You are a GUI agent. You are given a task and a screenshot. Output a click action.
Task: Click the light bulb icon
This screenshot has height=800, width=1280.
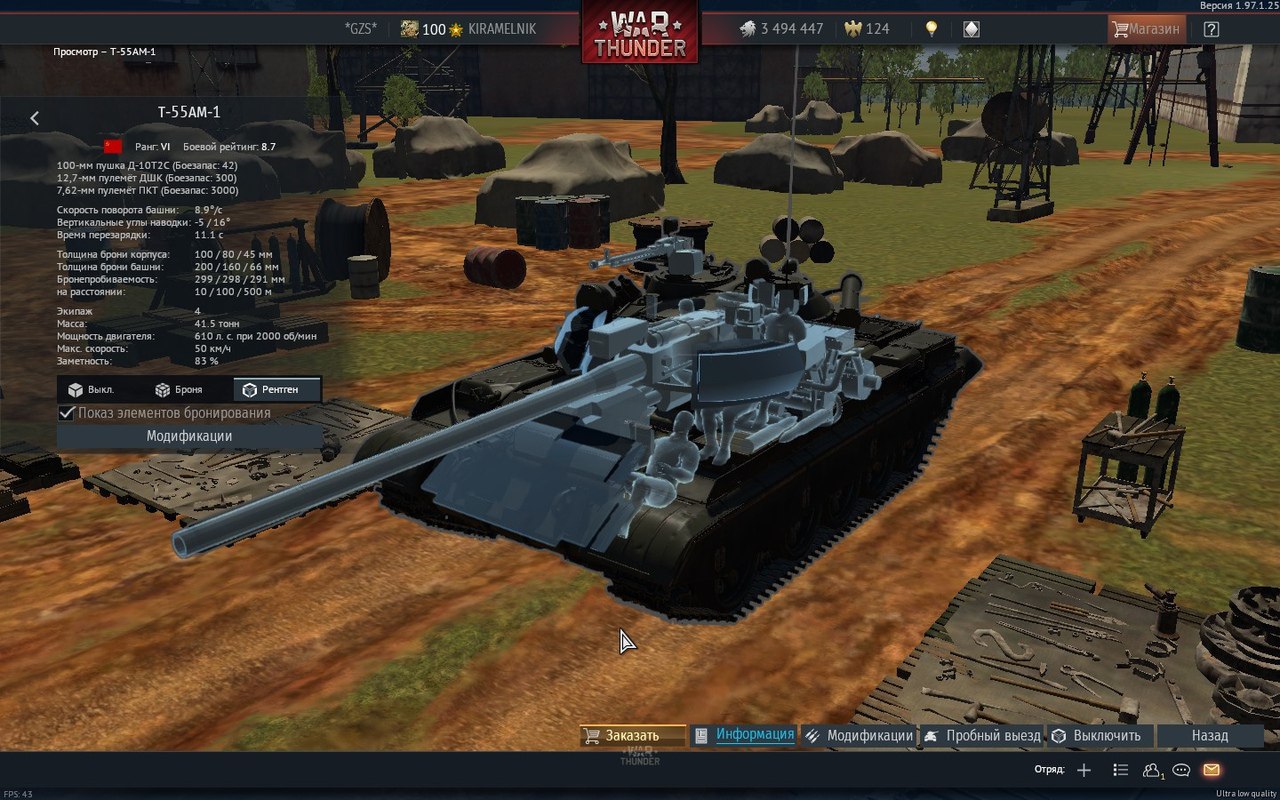pyautogui.click(x=931, y=29)
